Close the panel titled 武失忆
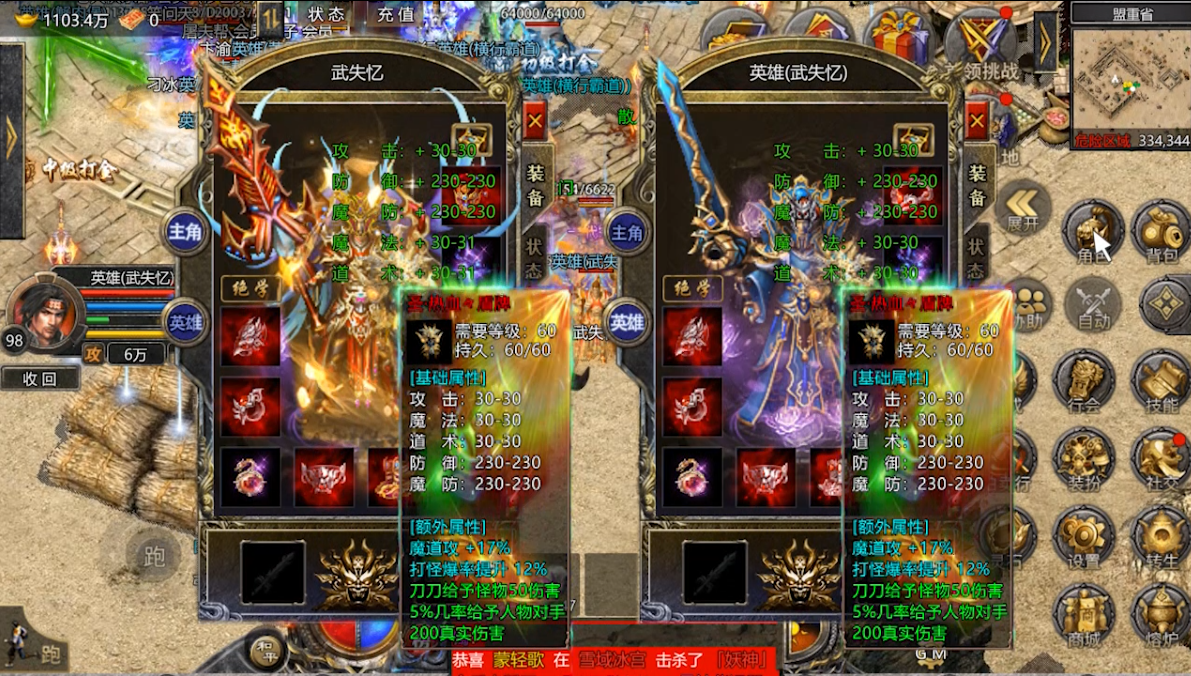Viewport: 1191px width, 676px height. tap(535, 121)
